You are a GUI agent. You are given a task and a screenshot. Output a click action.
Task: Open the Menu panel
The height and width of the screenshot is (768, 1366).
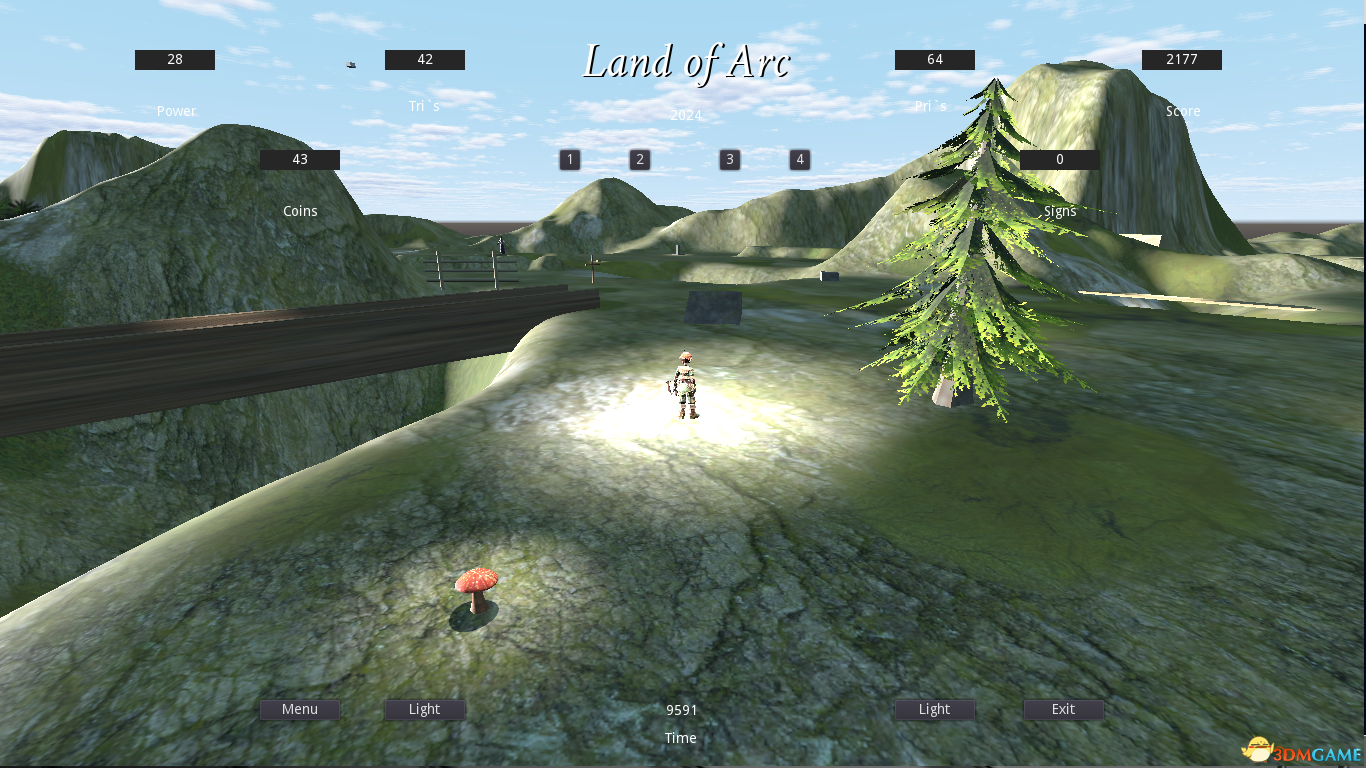(299, 709)
